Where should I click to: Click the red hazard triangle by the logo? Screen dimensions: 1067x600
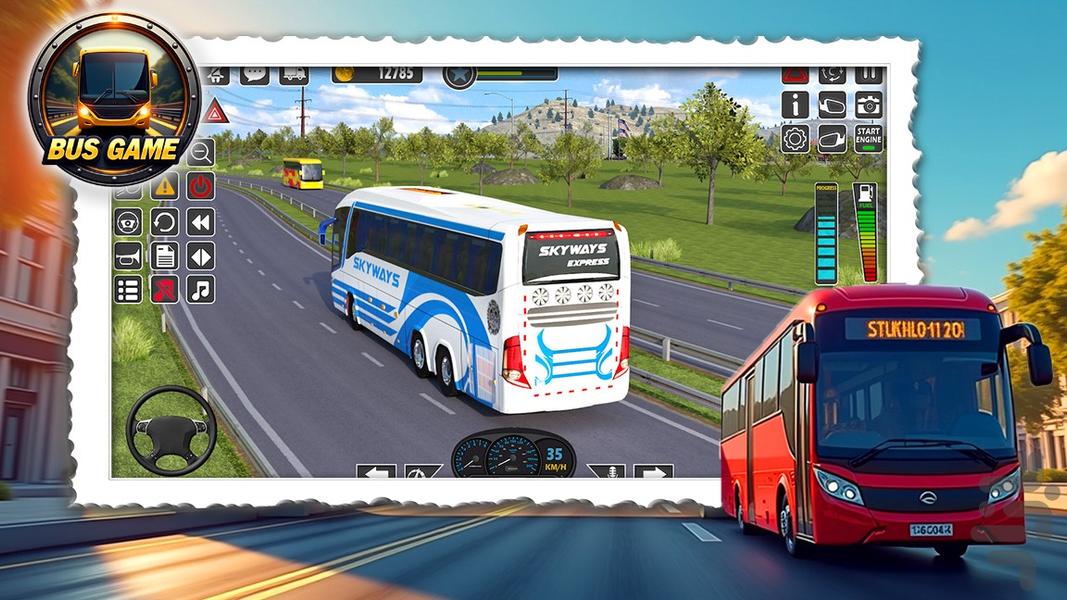tap(214, 110)
